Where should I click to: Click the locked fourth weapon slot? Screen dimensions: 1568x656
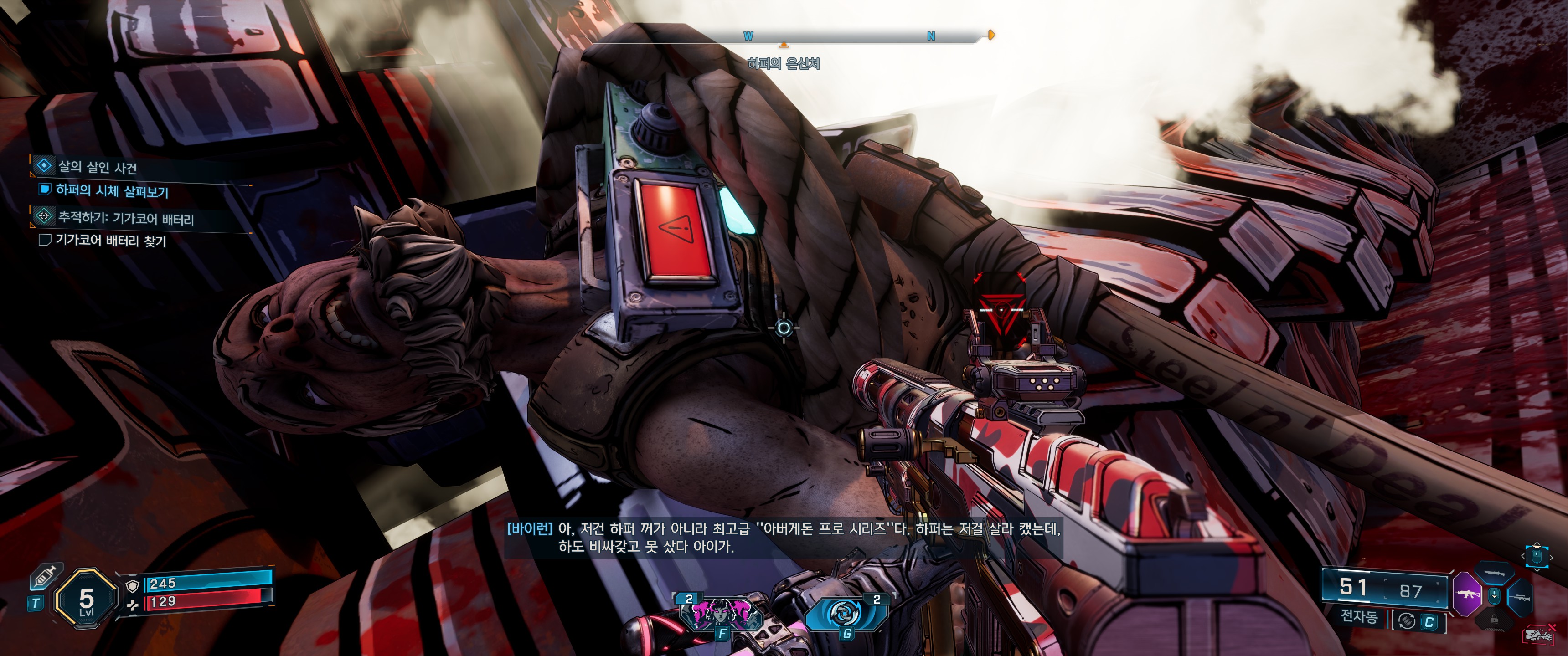click(1494, 619)
